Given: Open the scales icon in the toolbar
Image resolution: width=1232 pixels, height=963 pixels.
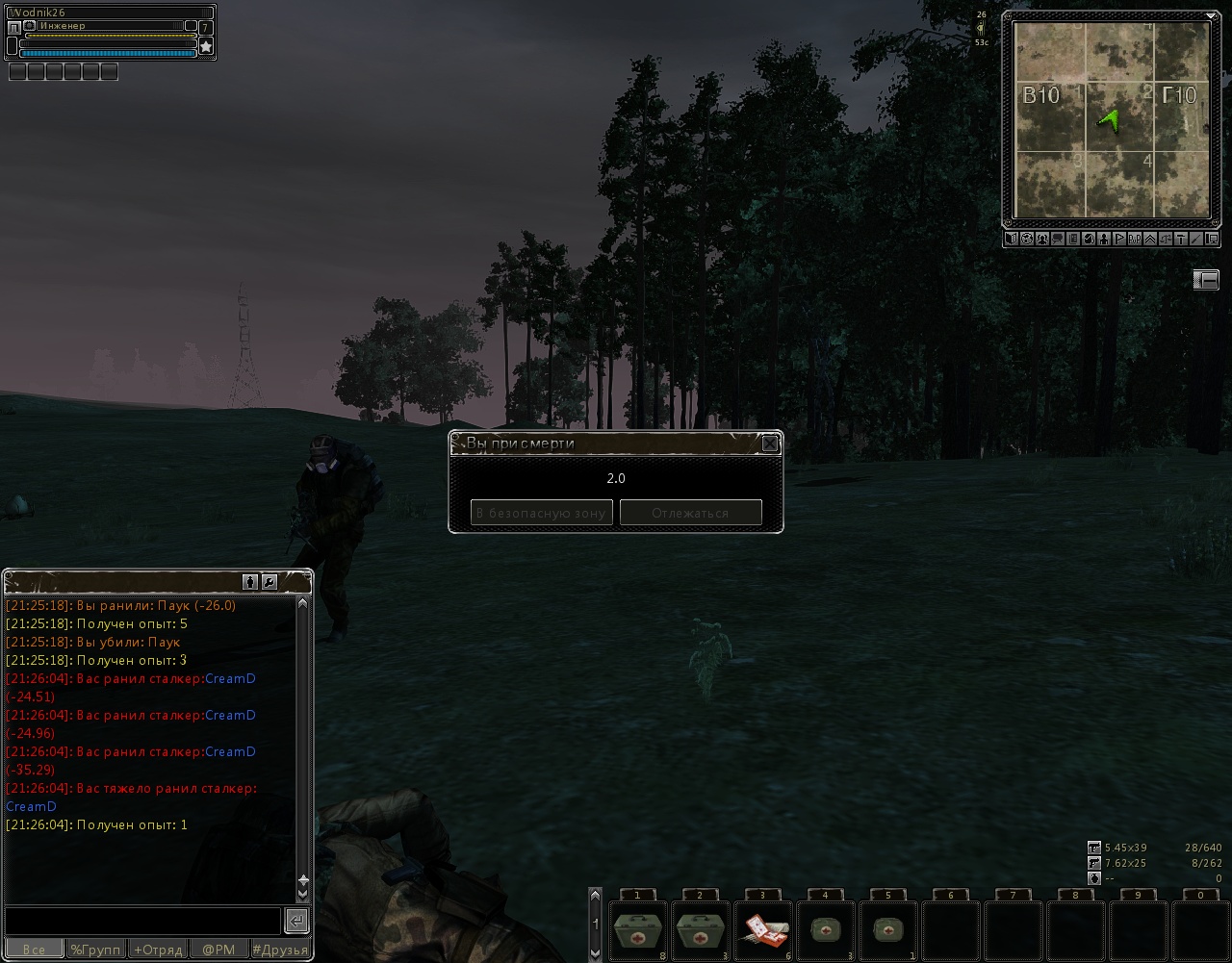Looking at the screenshot, I should tap(1166, 239).
